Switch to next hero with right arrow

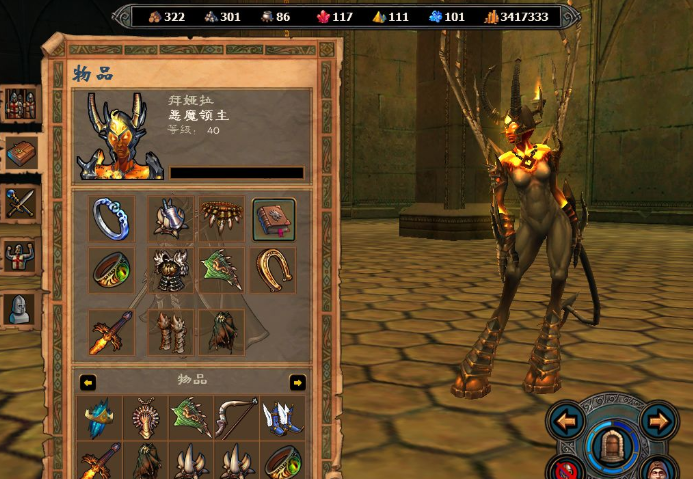pos(659,421)
